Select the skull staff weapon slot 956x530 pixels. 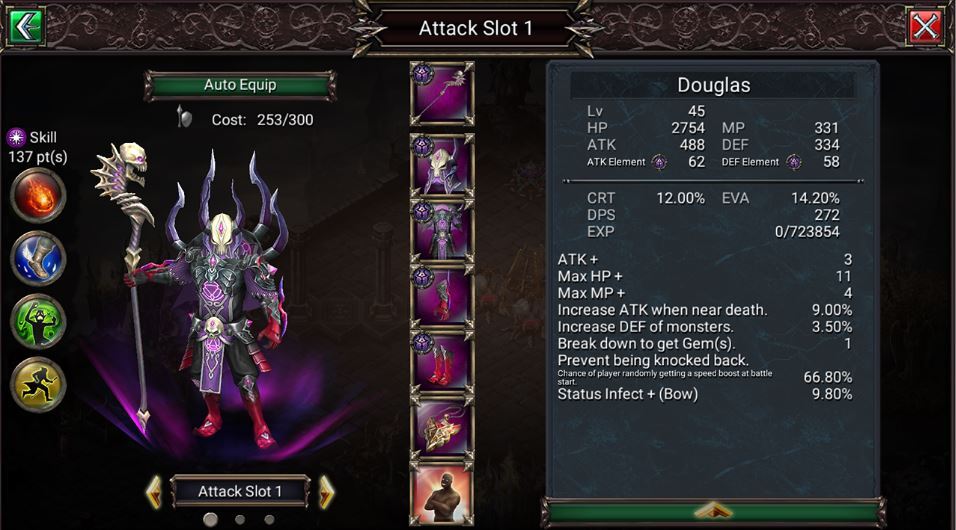(442, 94)
